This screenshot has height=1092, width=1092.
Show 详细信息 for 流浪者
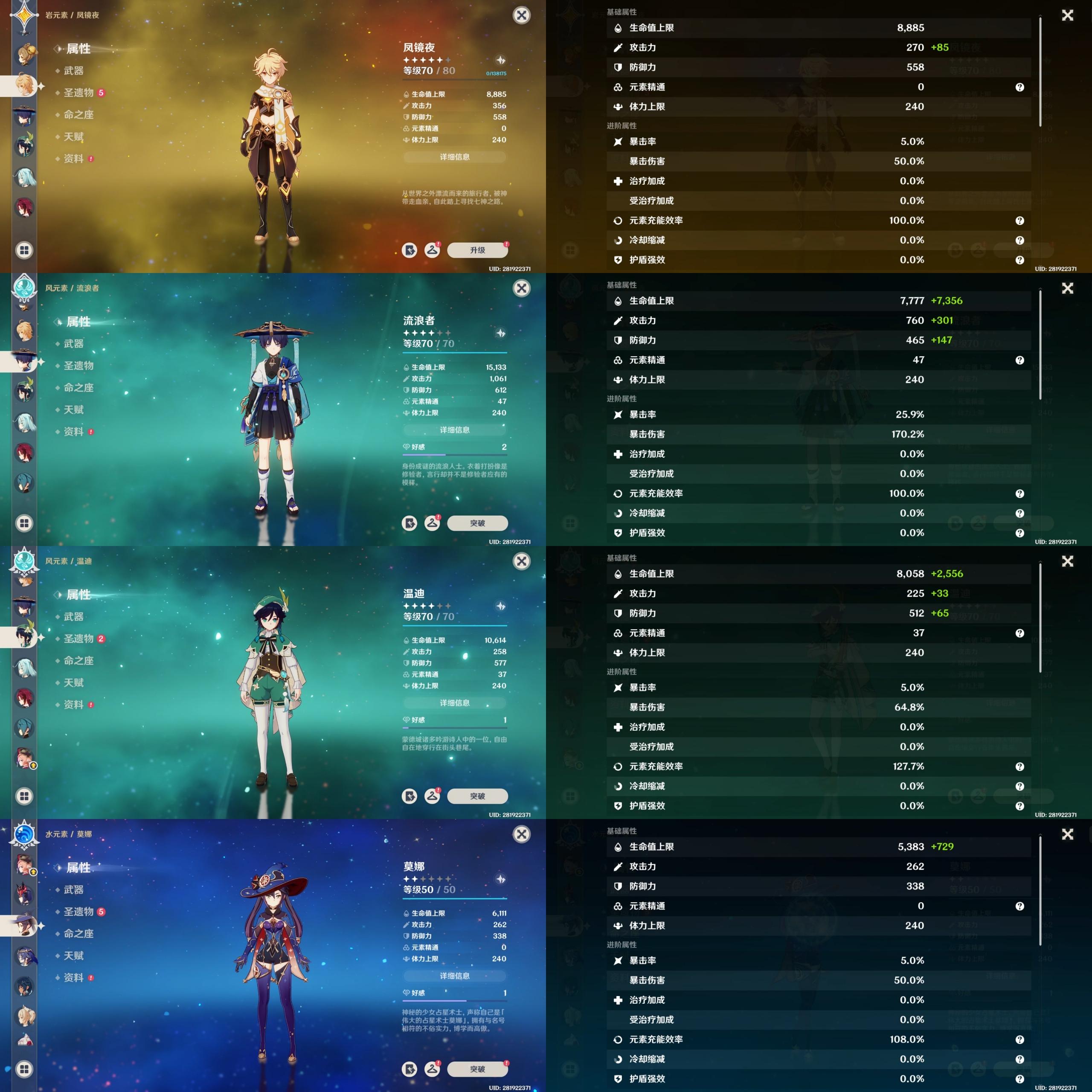454,430
